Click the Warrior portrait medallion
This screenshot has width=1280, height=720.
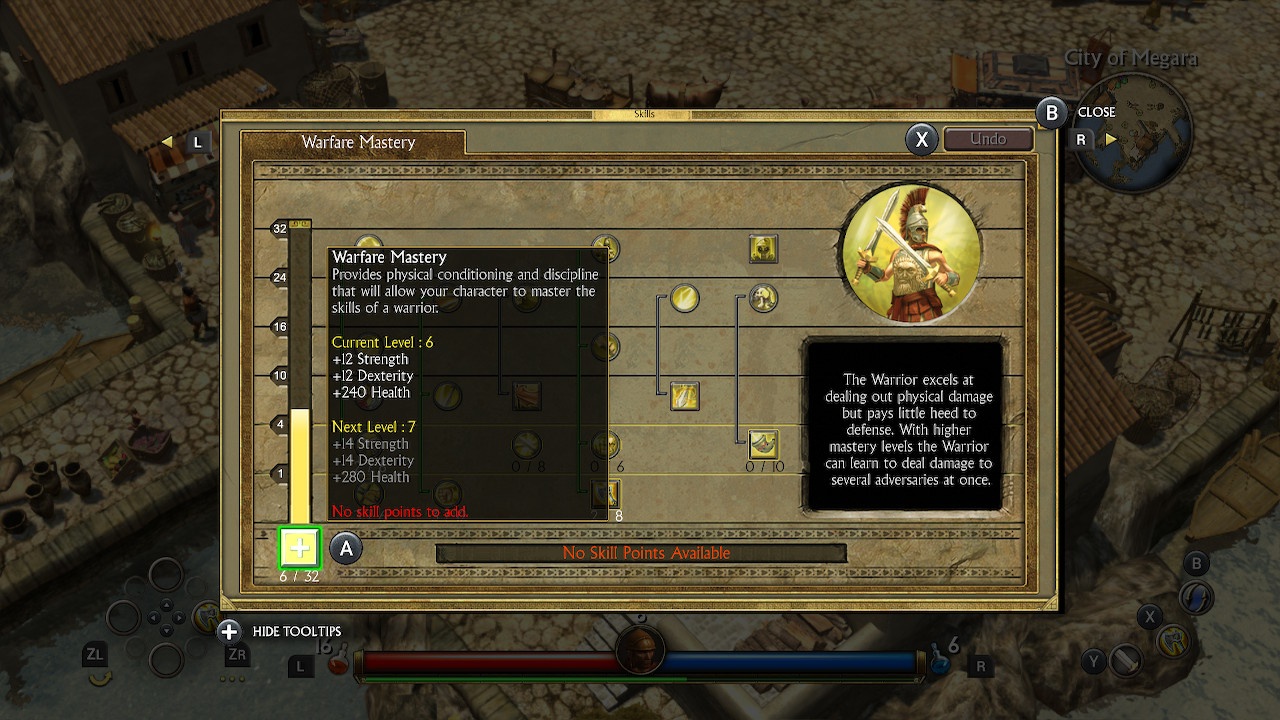click(910, 251)
